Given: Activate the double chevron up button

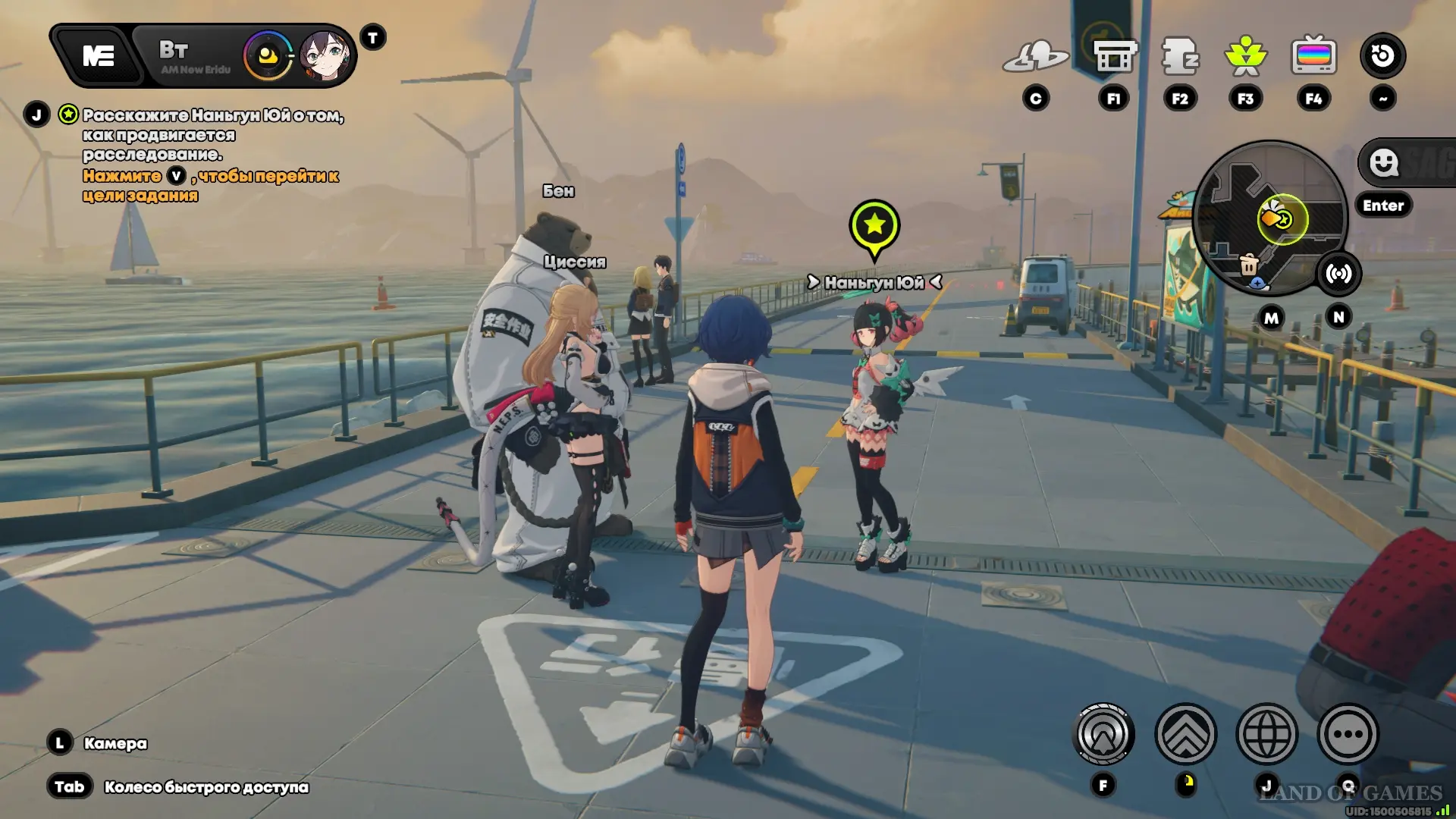Looking at the screenshot, I should tap(1185, 734).
